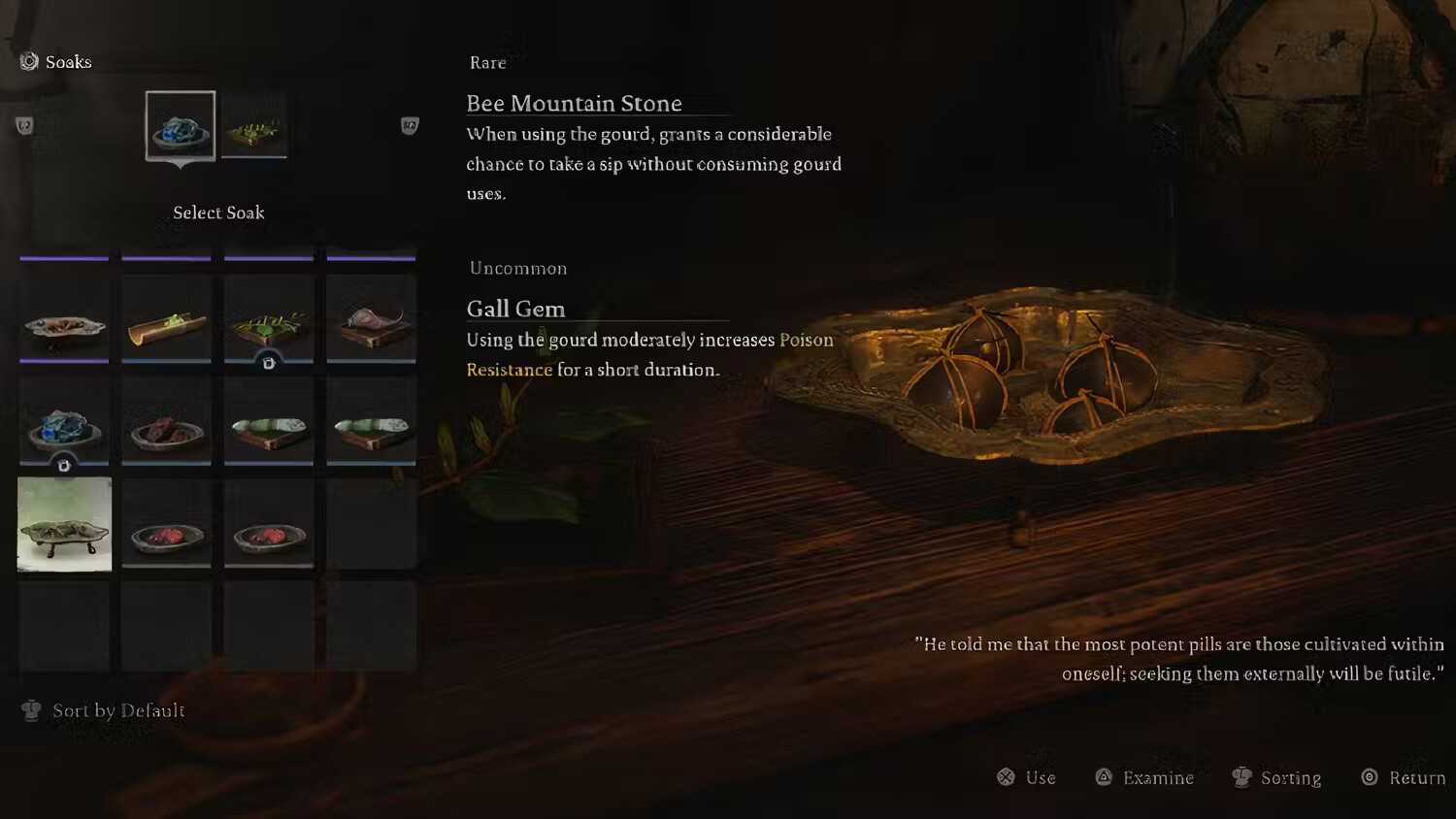Choose the second equipped soak slot with green sprouts
The image size is (1456, 819).
click(253, 126)
